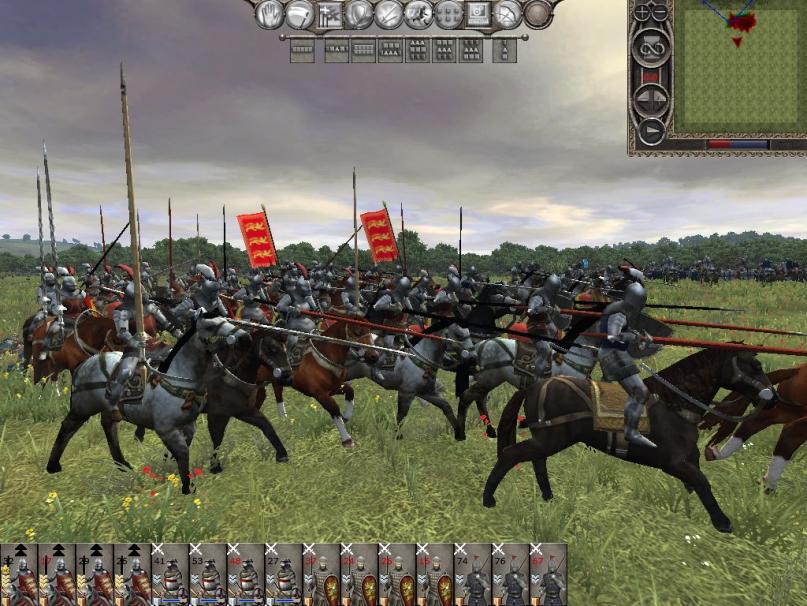Choose the narrow column formation button
The image size is (807, 606).
[x=505, y=49]
